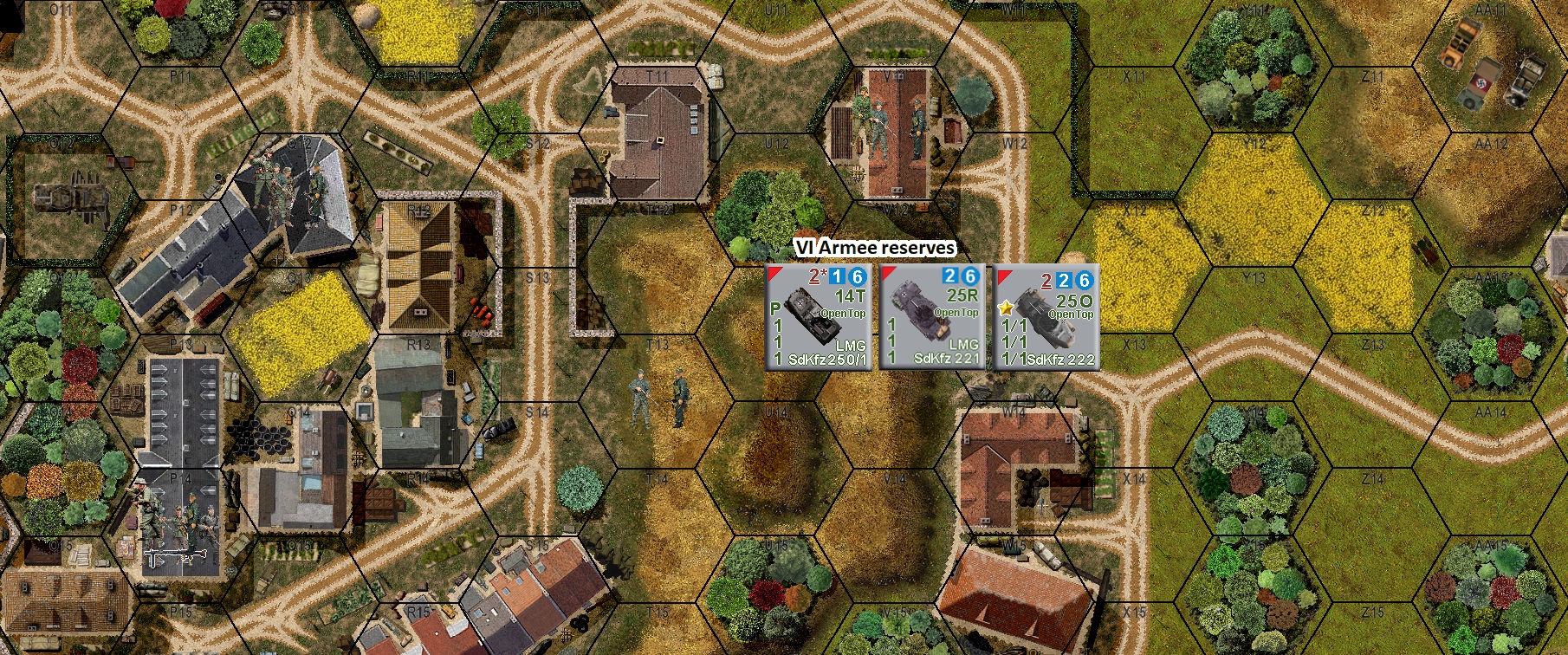
Task: Click the gold star on the SdKfz 222 counter
Action: pyautogui.click(x=1008, y=308)
